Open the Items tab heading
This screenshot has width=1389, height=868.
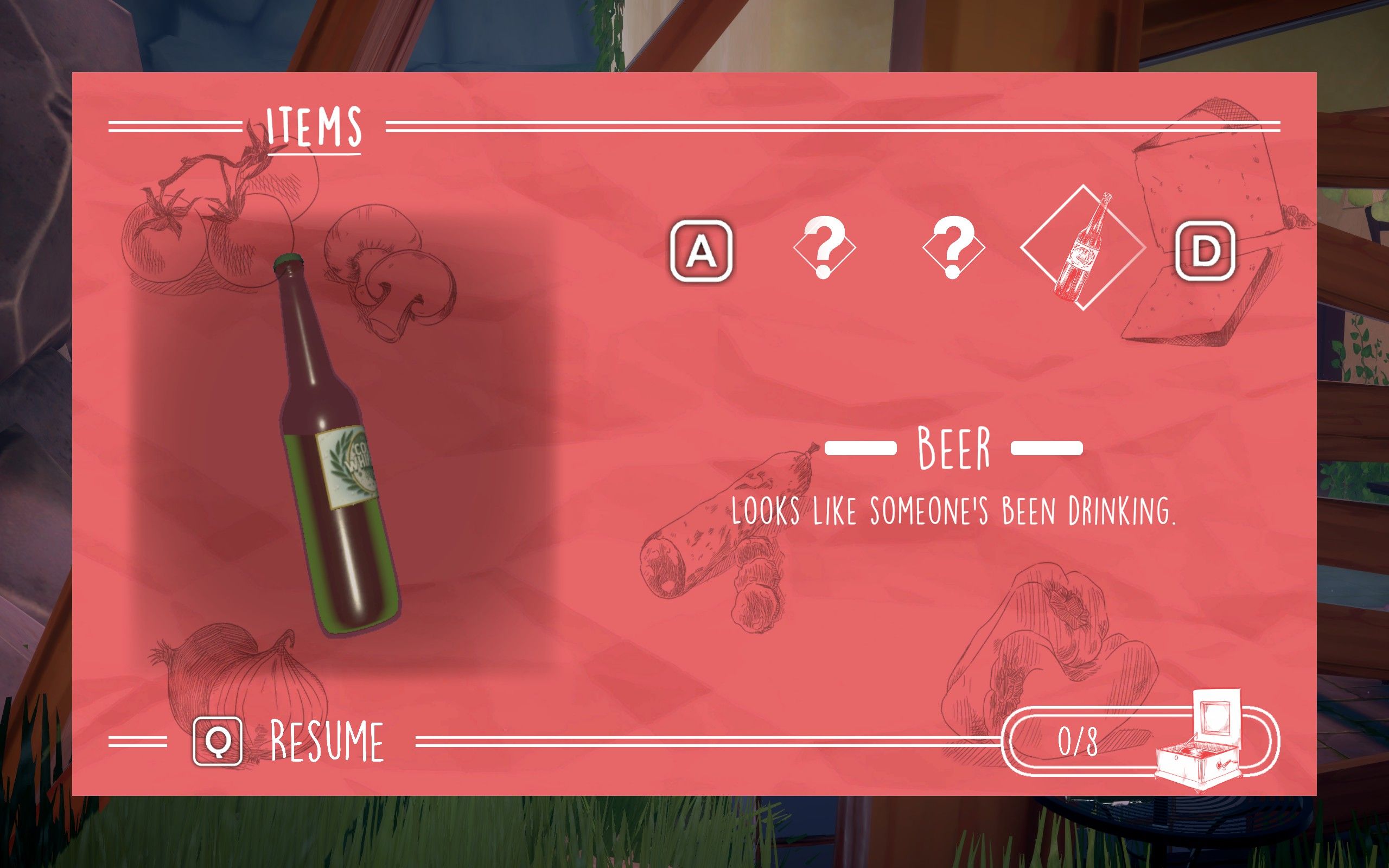pos(314,127)
